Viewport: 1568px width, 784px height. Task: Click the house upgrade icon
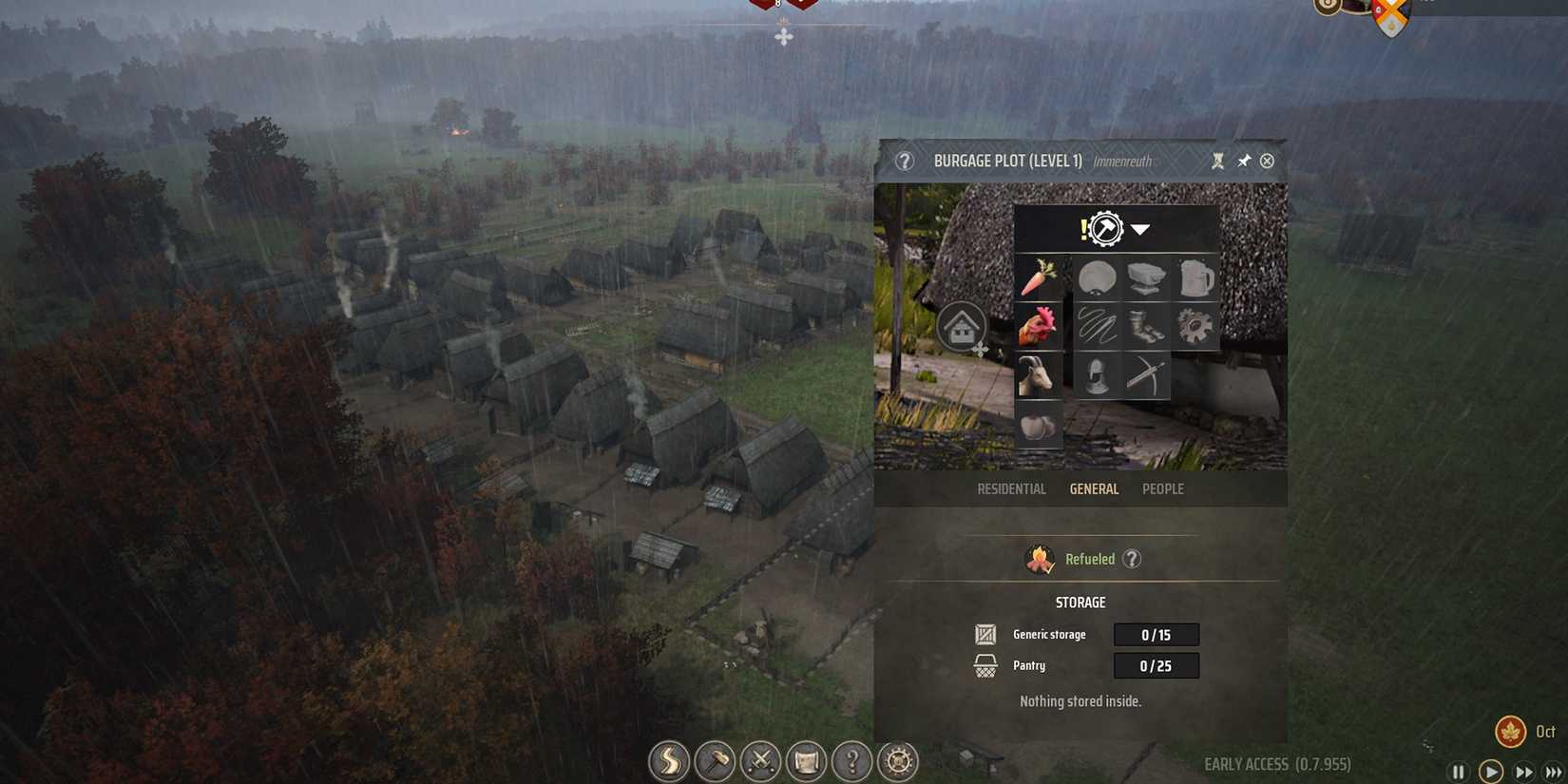point(963,329)
